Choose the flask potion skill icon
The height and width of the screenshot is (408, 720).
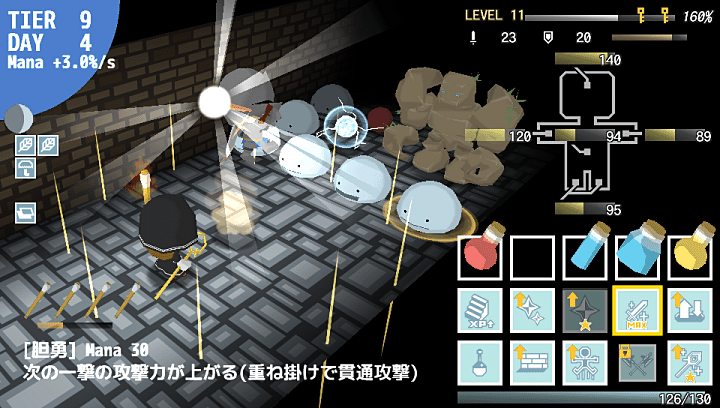[x=481, y=362]
